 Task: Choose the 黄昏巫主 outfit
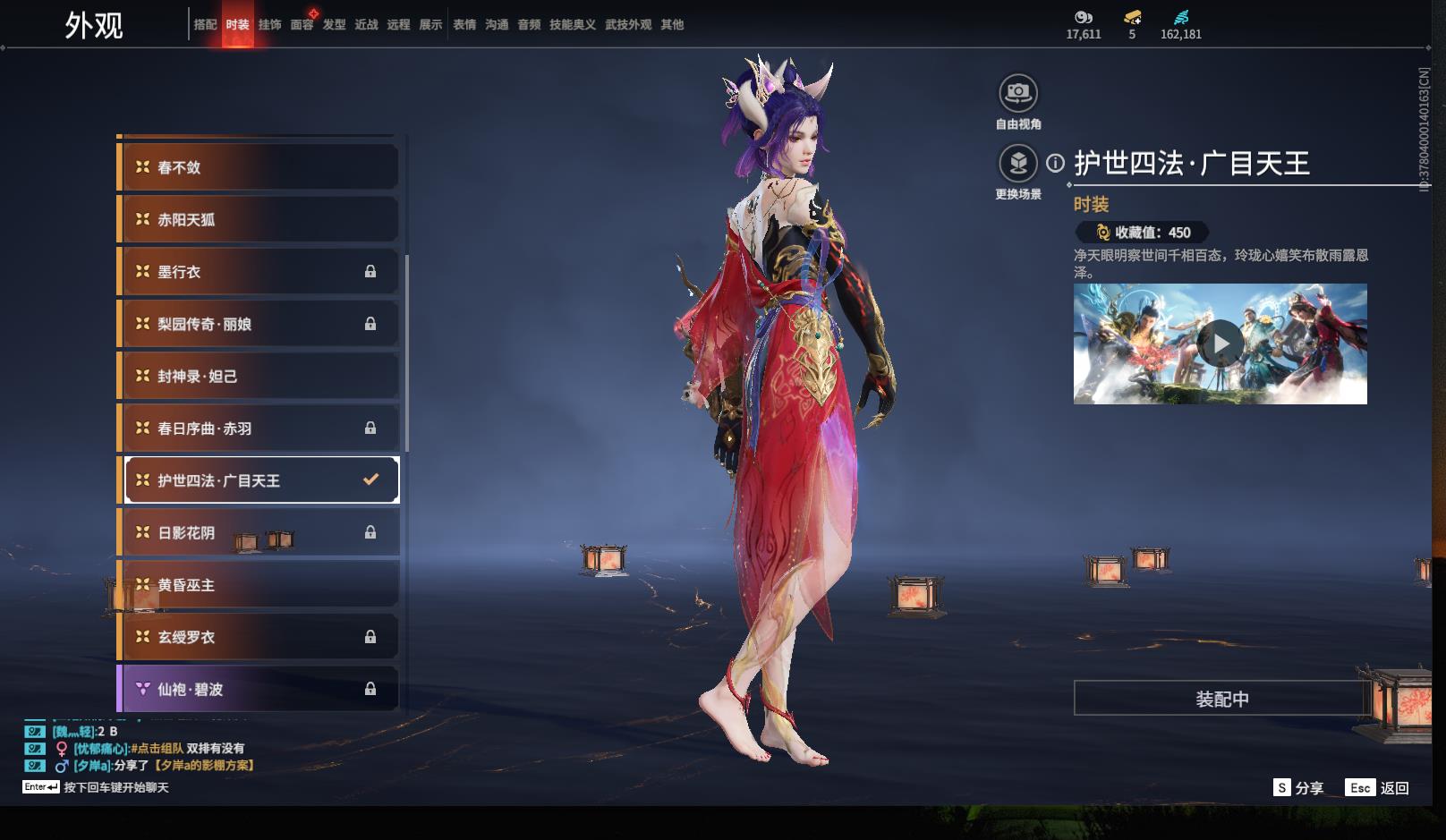pos(259,585)
